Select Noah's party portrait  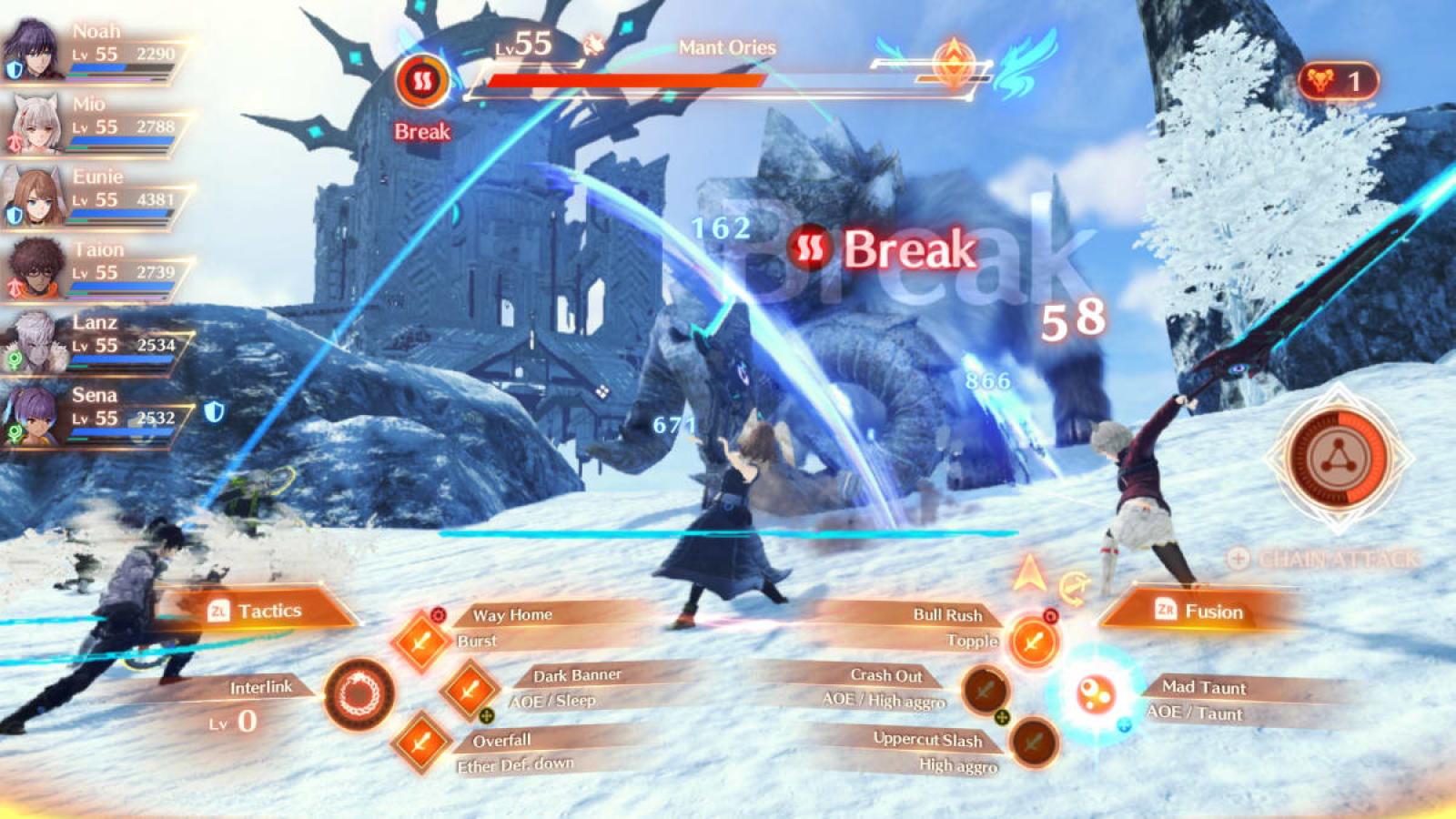[x=33, y=49]
